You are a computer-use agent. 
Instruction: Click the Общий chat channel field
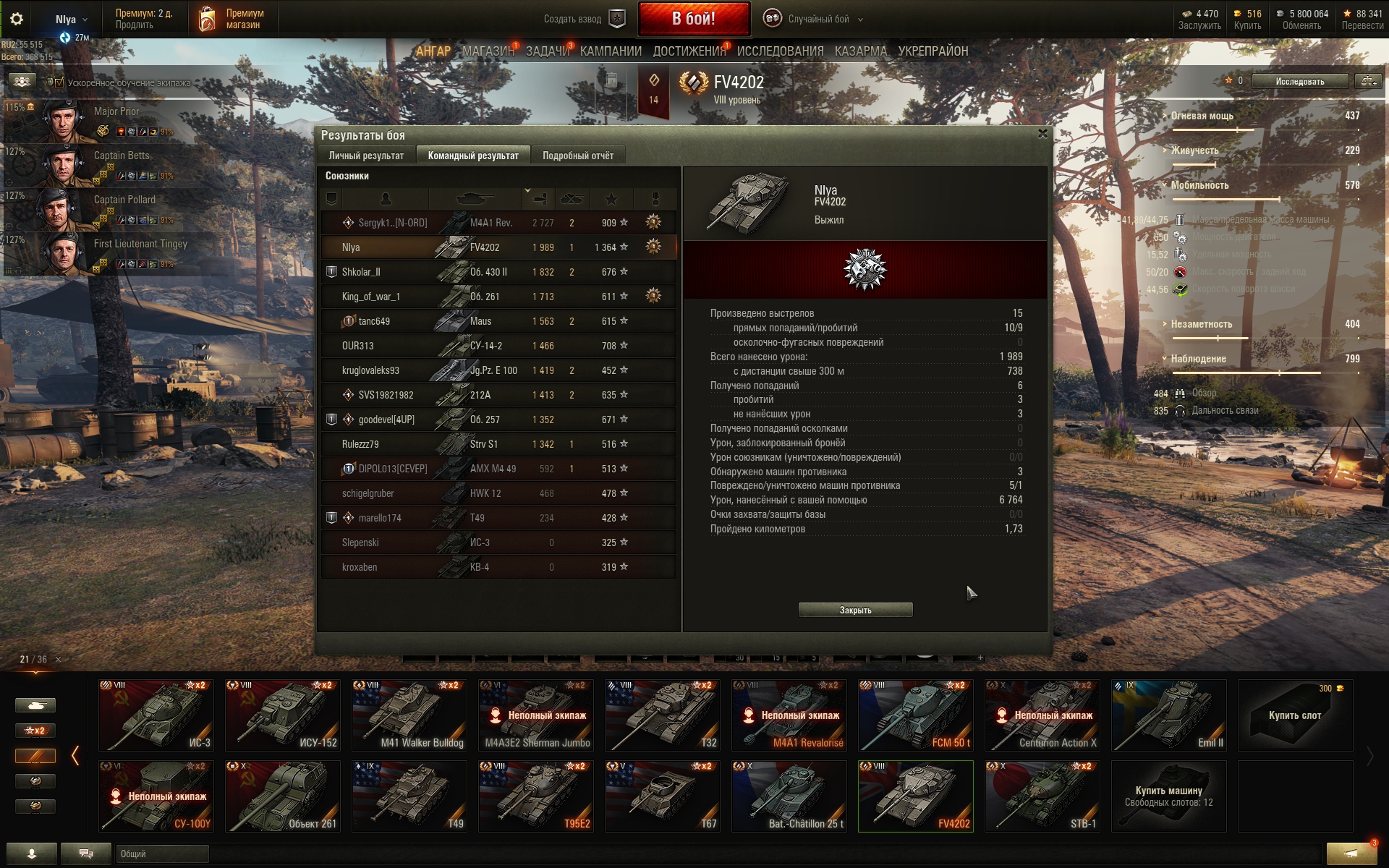162,854
